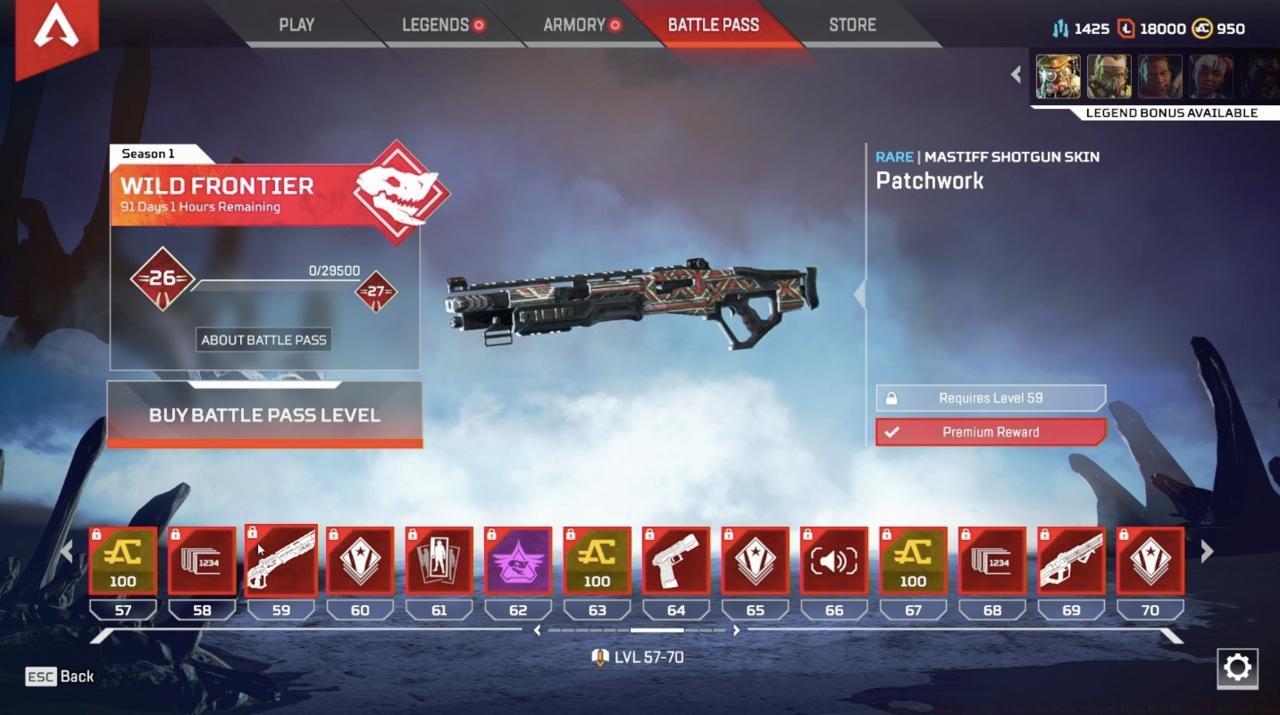
Task: Pick the level 64 pistol skin reward
Action: tap(676, 561)
